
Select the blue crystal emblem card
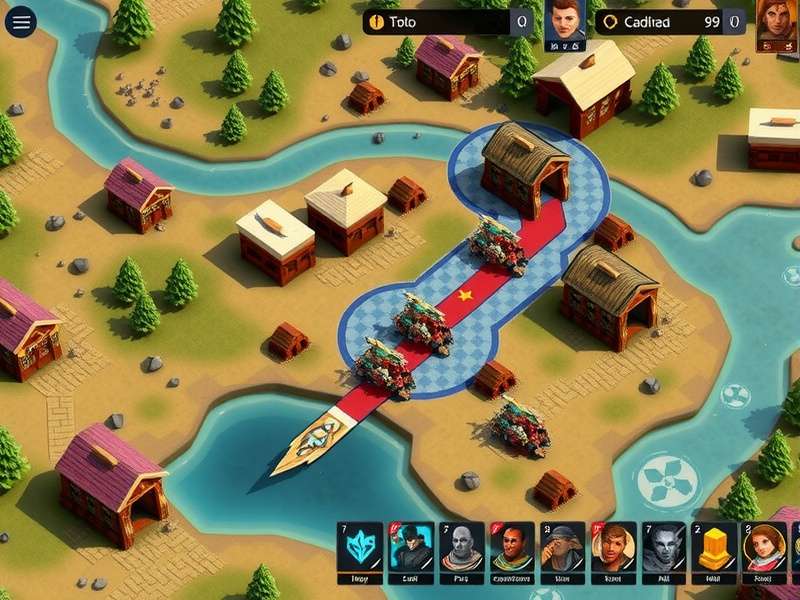[360, 548]
